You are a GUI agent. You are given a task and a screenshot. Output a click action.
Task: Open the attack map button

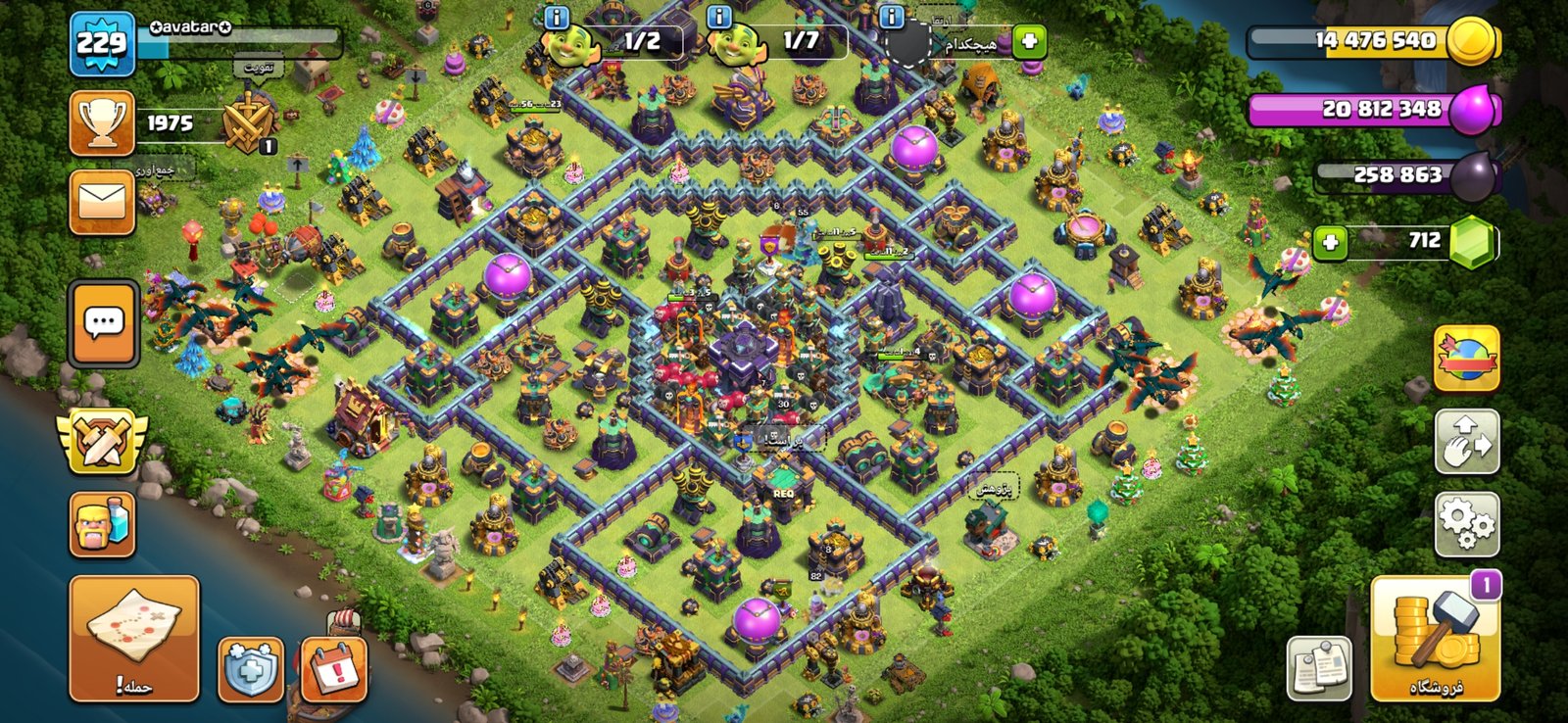pos(134,637)
